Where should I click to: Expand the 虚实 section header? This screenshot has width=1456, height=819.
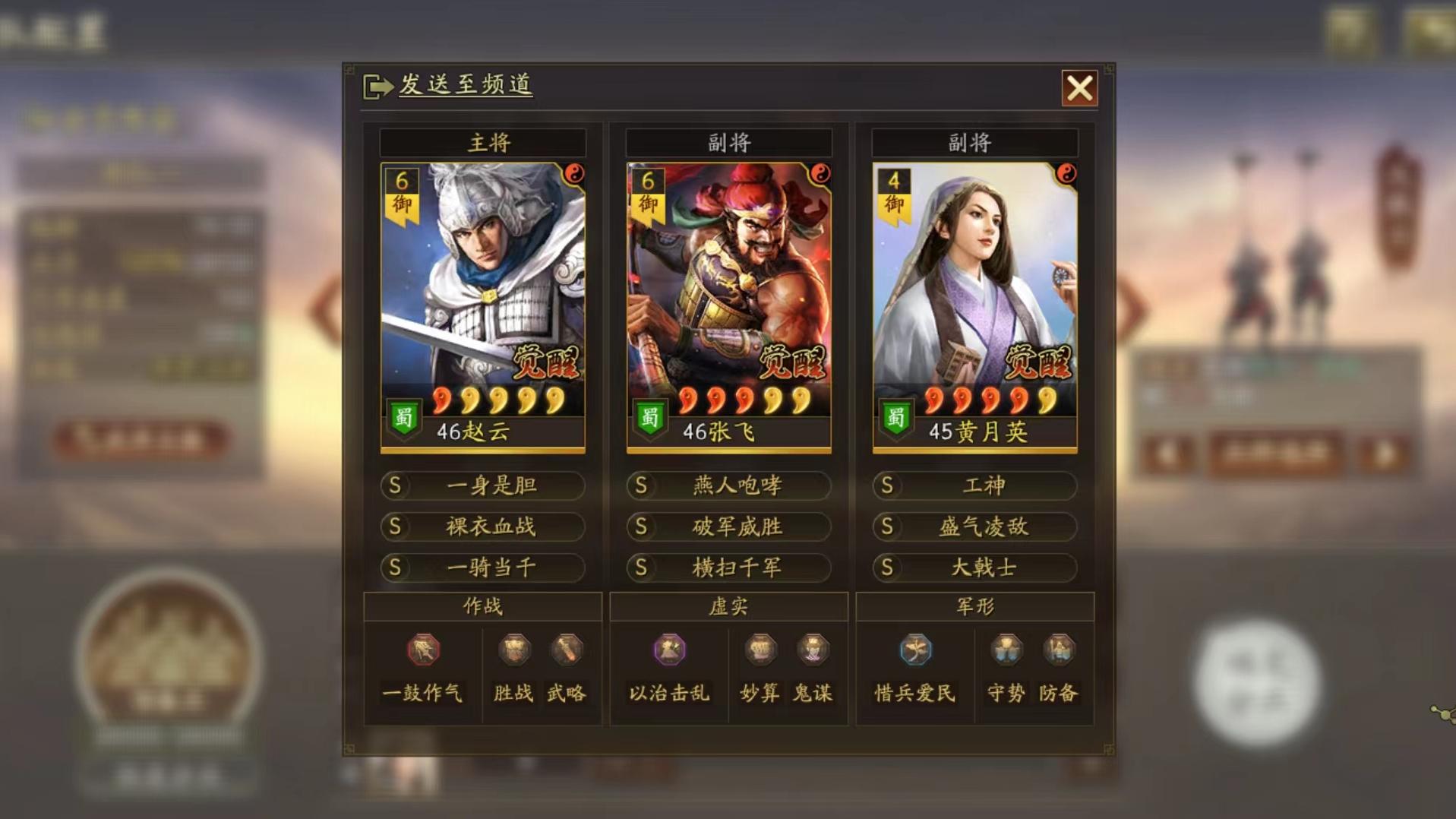pos(728,605)
